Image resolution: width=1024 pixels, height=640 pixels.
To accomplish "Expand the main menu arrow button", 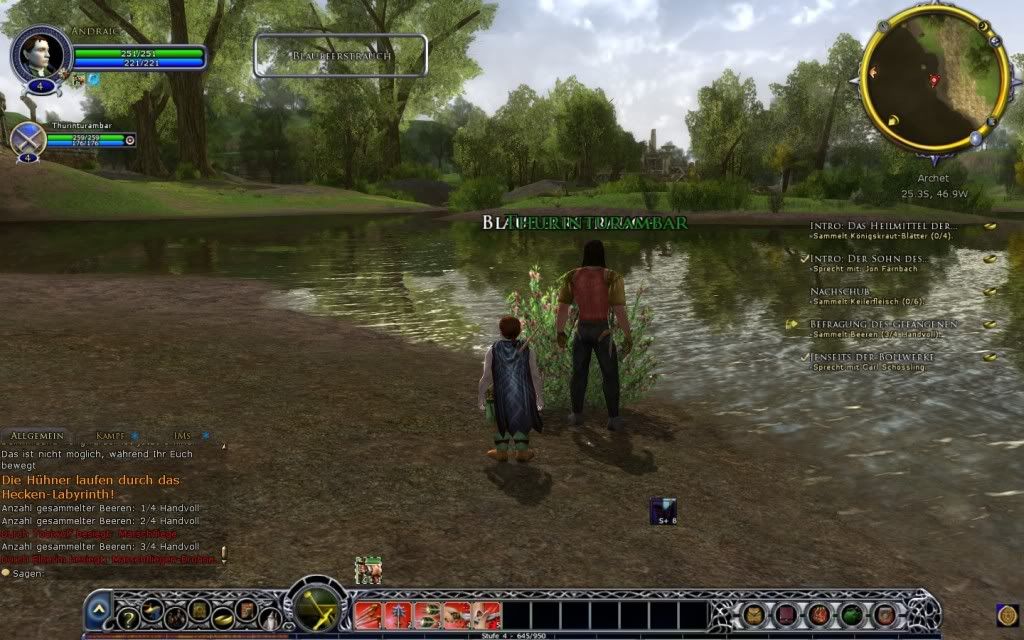I will [x=98, y=609].
